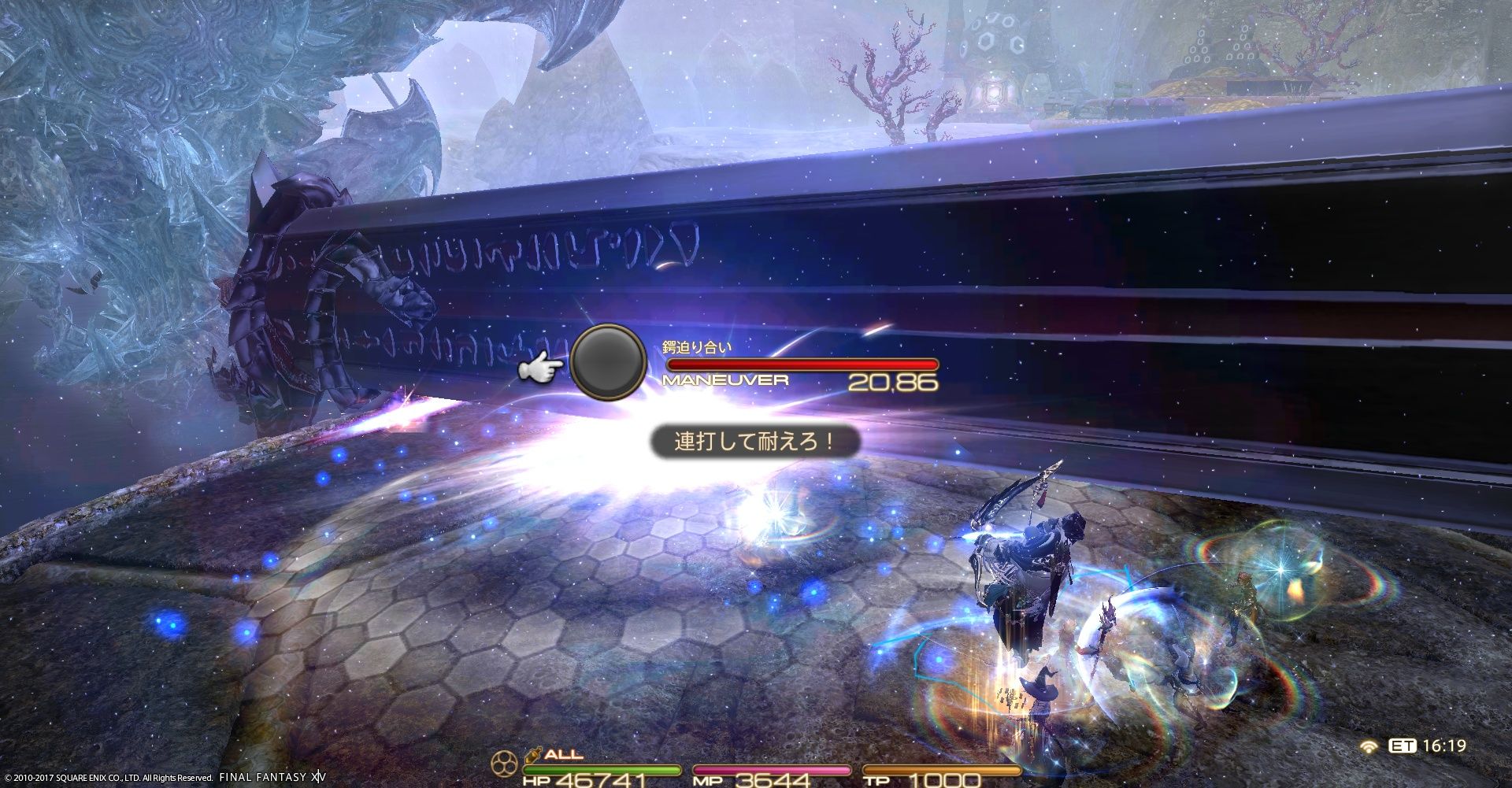The image size is (1512, 788).
Task: Click the red MANEUVER progress bar
Action: point(803,363)
